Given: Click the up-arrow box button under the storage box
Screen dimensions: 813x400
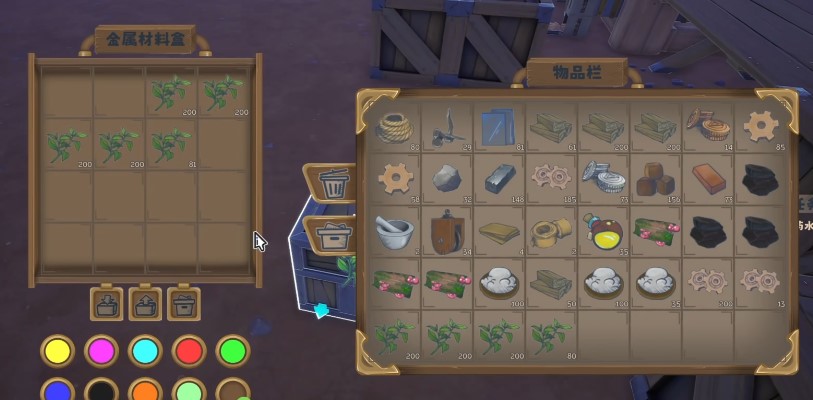Looking at the screenshot, I should pos(143,302).
